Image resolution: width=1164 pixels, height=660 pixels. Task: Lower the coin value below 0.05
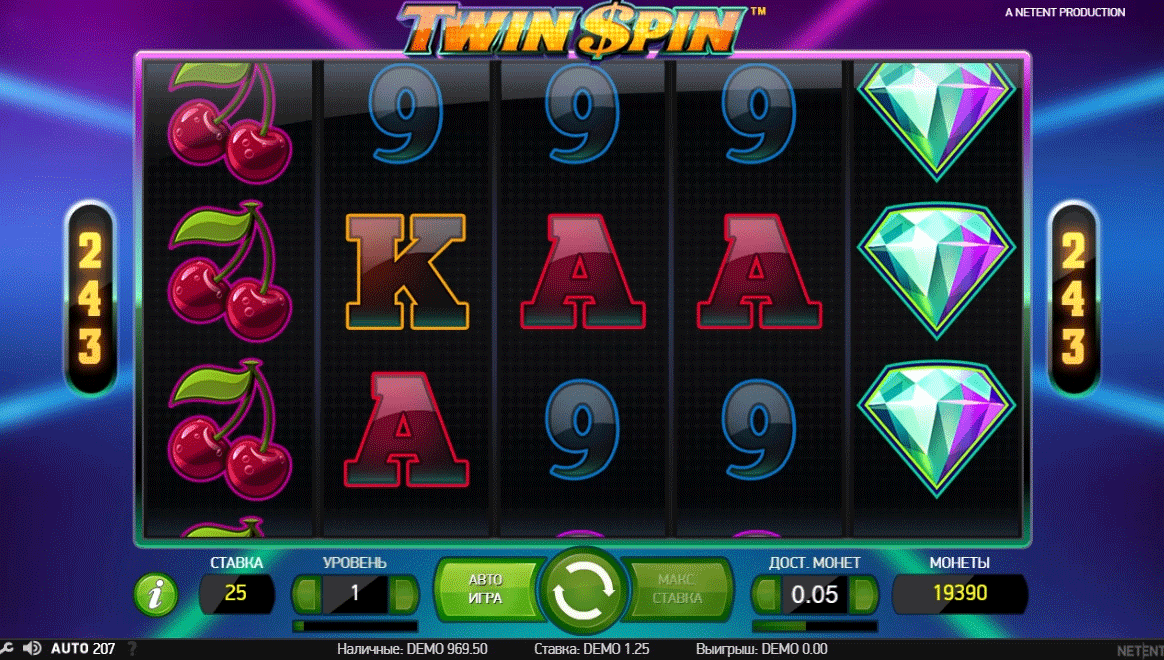click(x=766, y=594)
